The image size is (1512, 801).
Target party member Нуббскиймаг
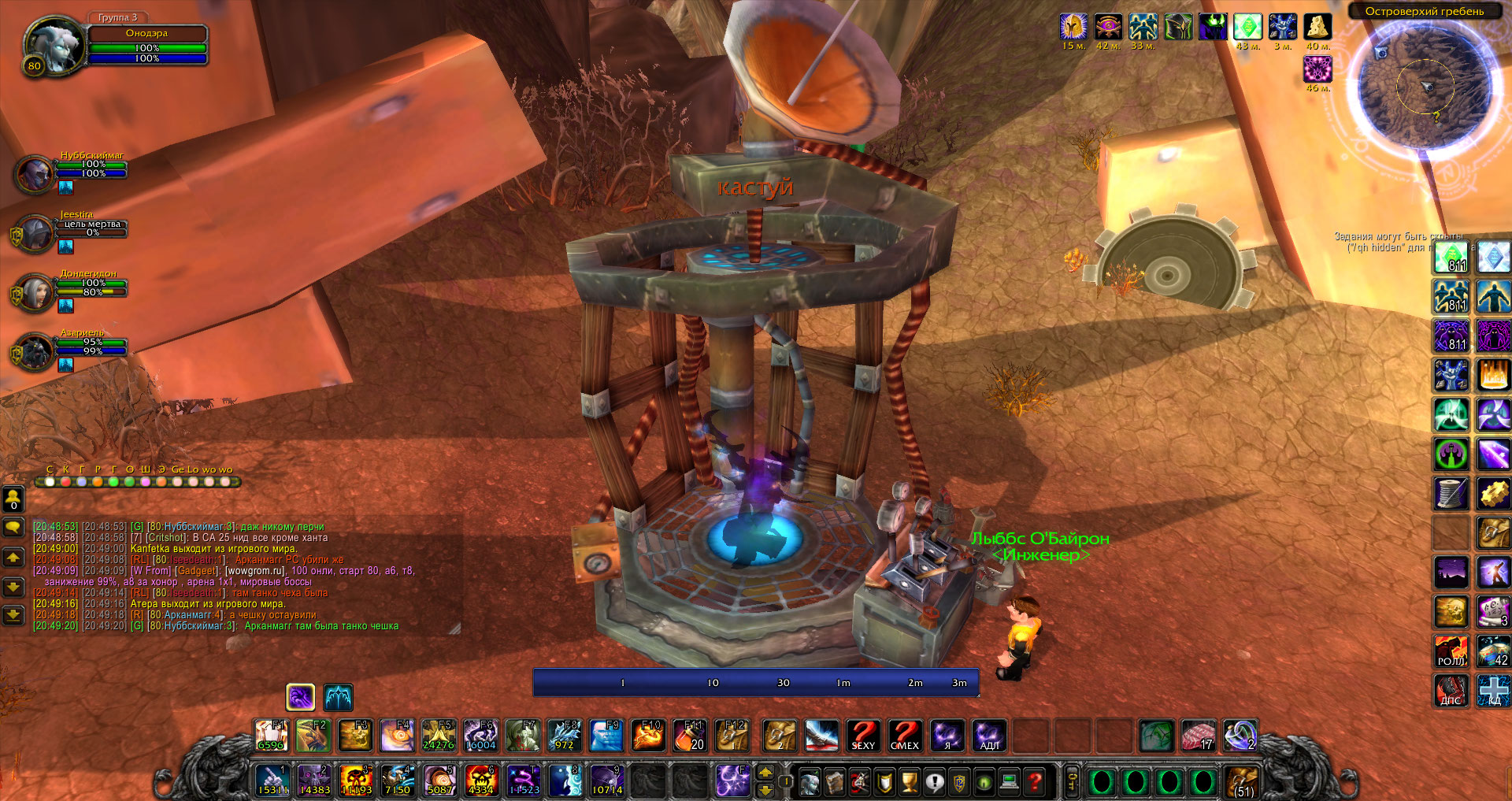pos(35,173)
